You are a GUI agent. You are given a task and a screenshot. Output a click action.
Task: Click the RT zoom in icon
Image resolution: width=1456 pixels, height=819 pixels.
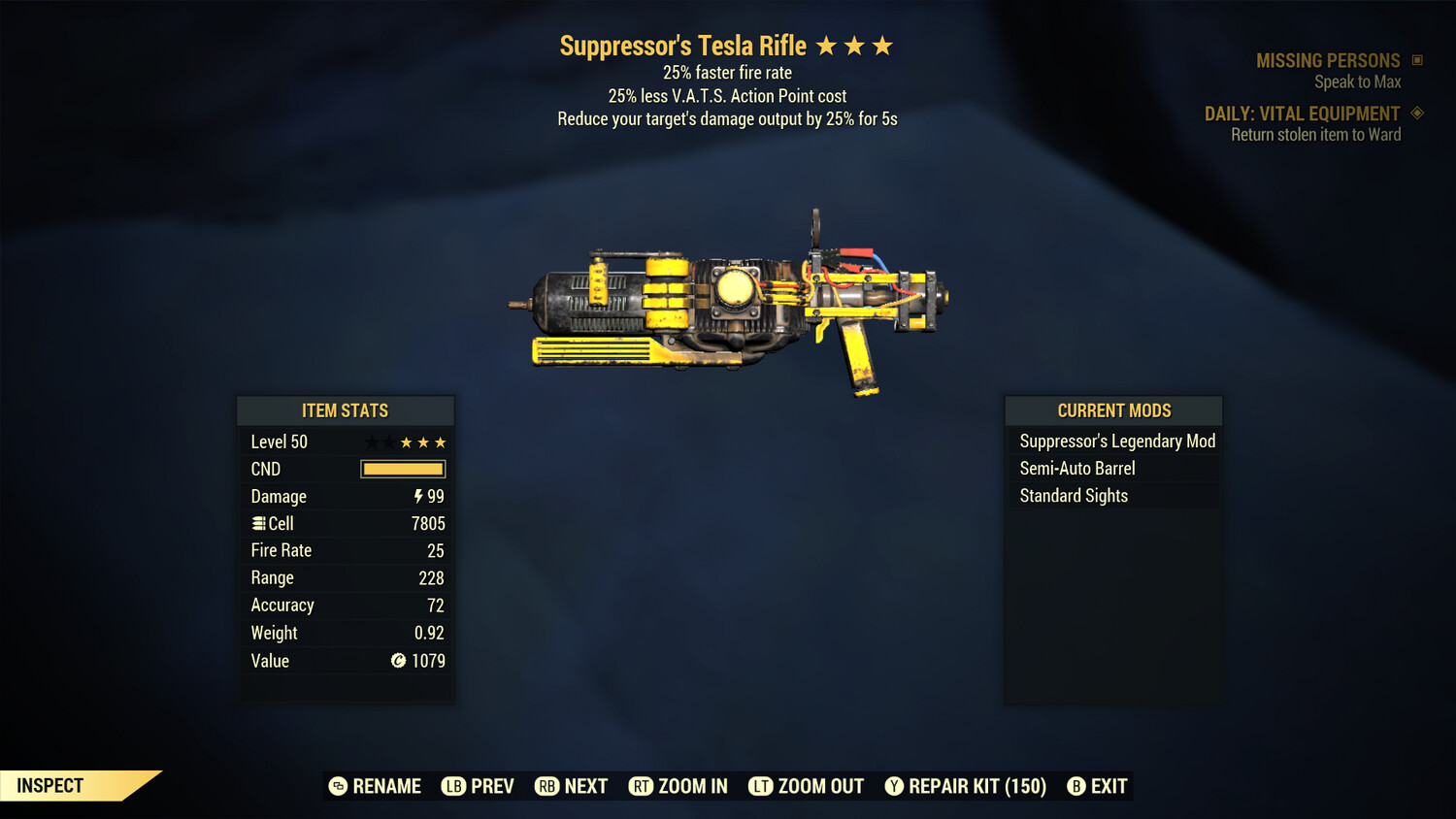(x=641, y=786)
